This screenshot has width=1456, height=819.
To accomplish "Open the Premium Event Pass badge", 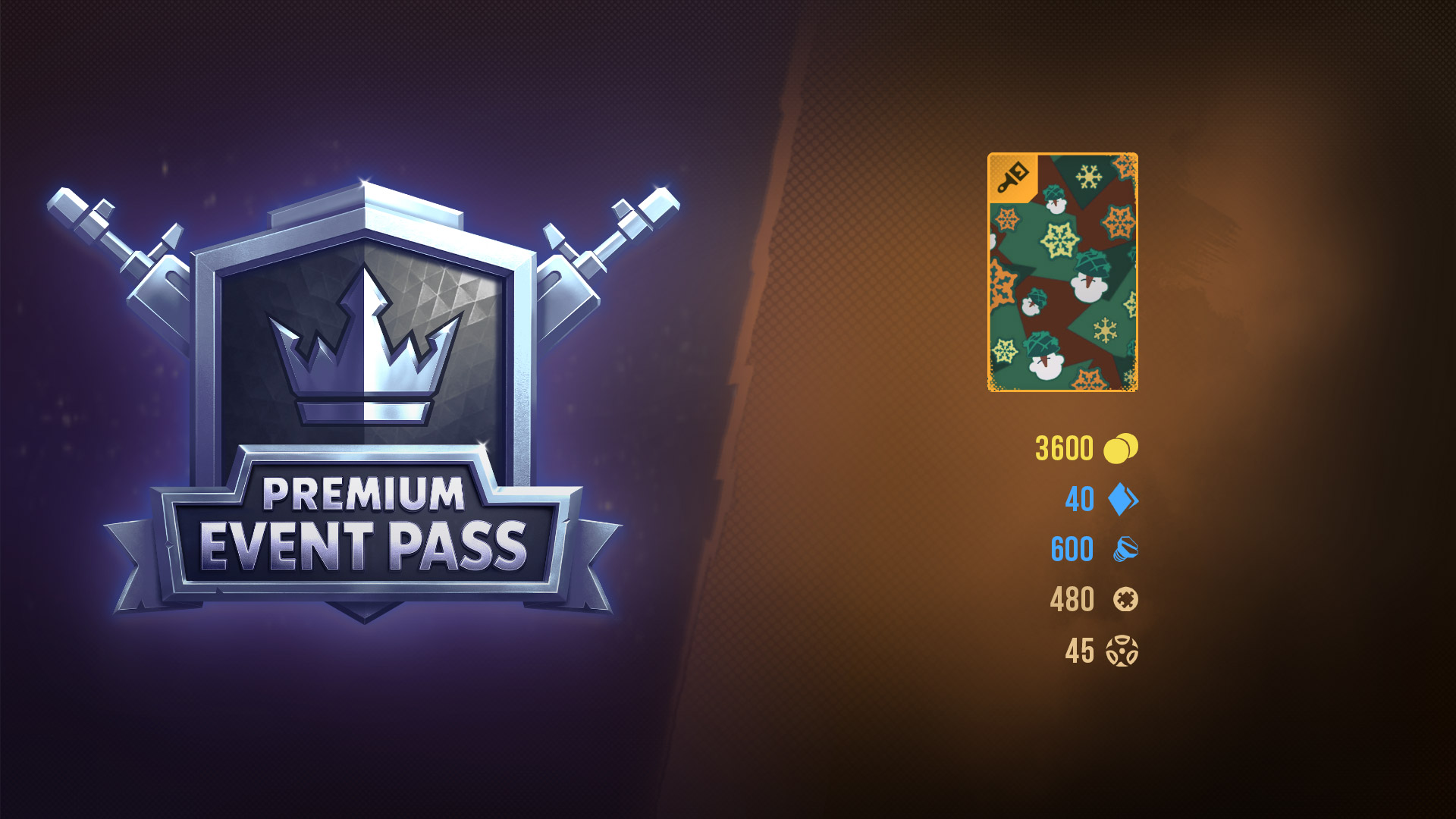I will [x=364, y=402].
